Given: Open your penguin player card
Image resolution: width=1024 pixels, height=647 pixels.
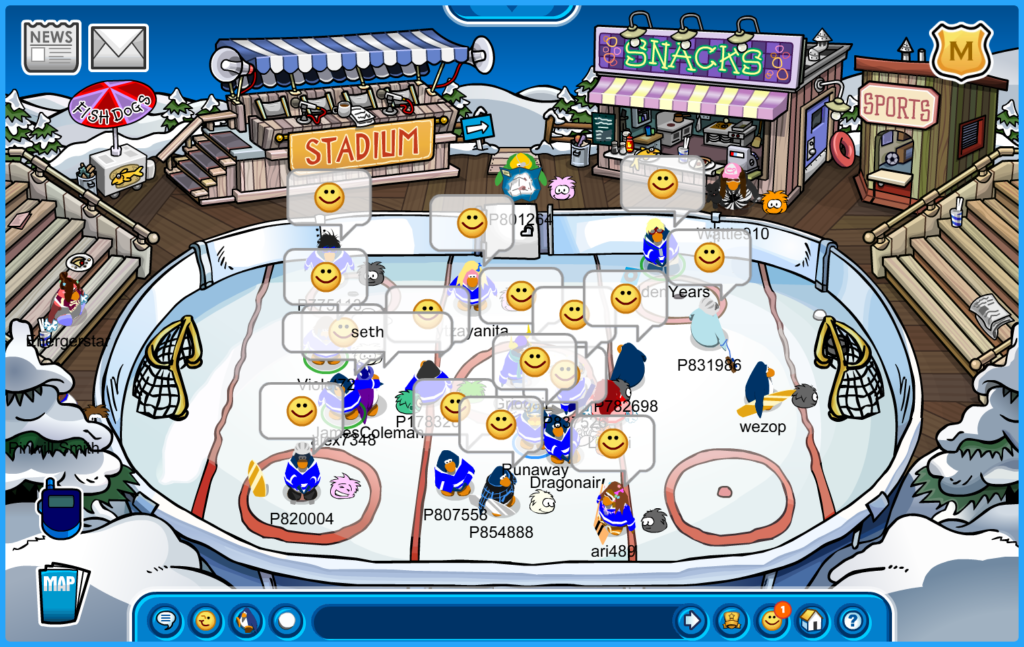Looking at the screenshot, I should [731, 621].
